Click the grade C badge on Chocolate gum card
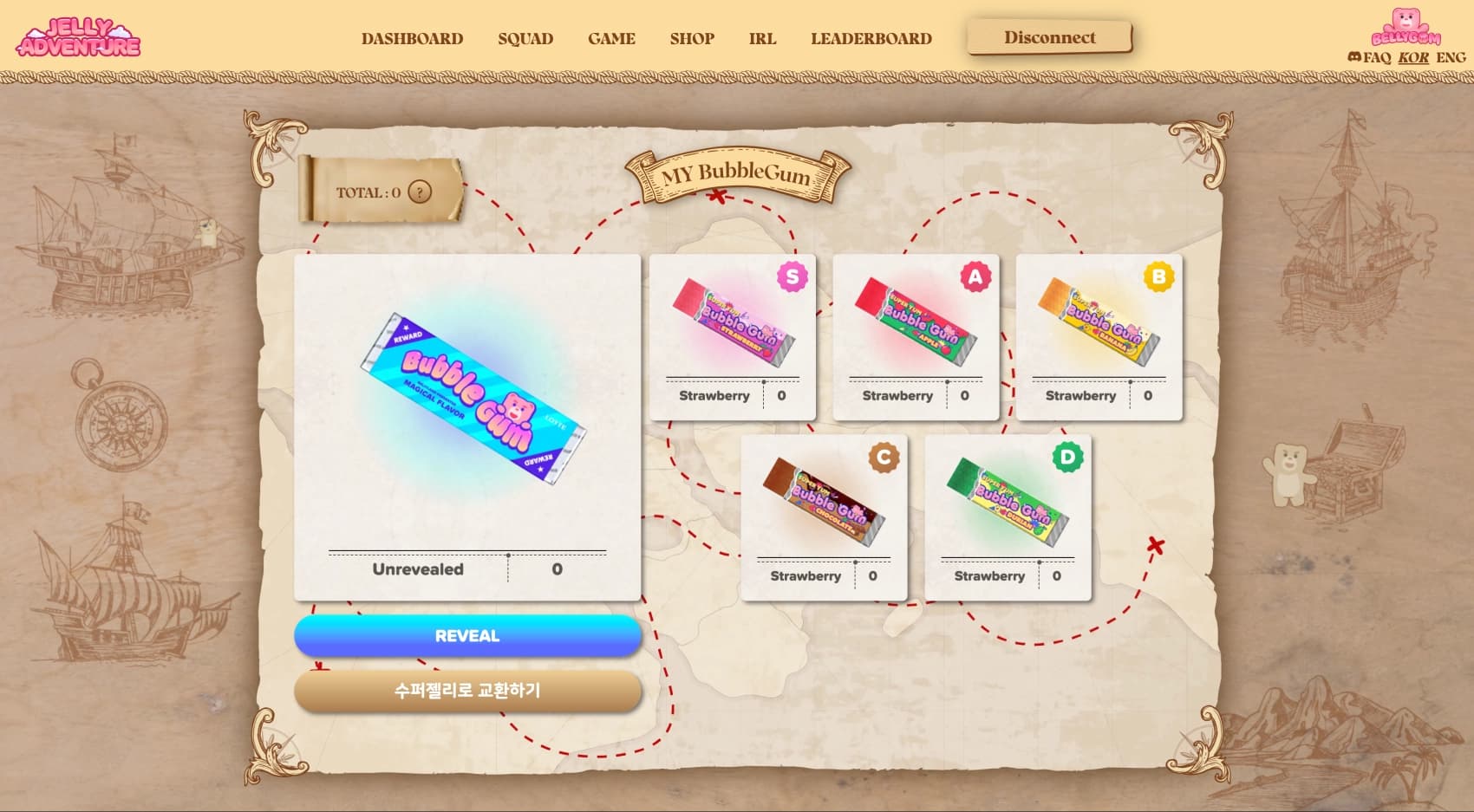Image resolution: width=1474 pixels, height=812 pixels. point(883,455)
